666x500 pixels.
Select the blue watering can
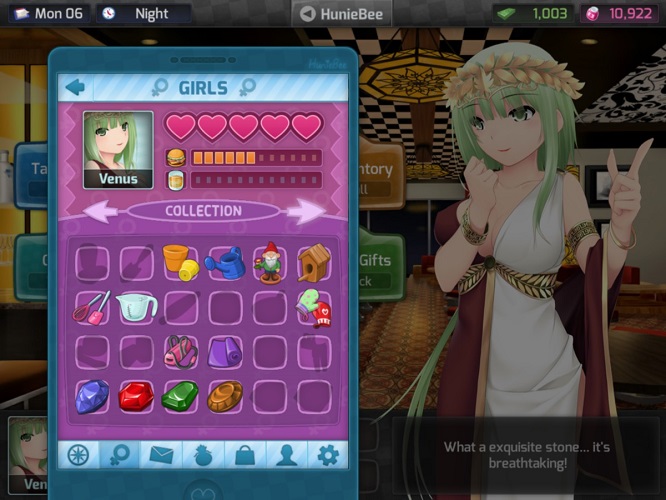224,263
